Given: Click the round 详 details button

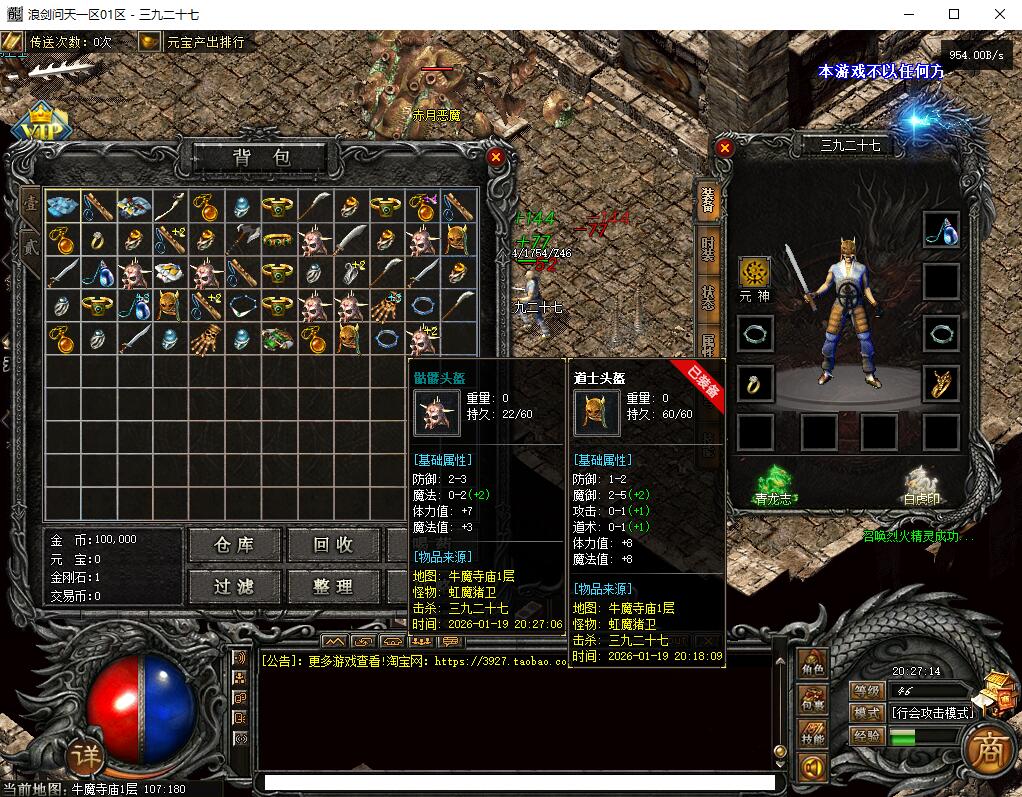Looking at the screenshot, I should 88,757.
